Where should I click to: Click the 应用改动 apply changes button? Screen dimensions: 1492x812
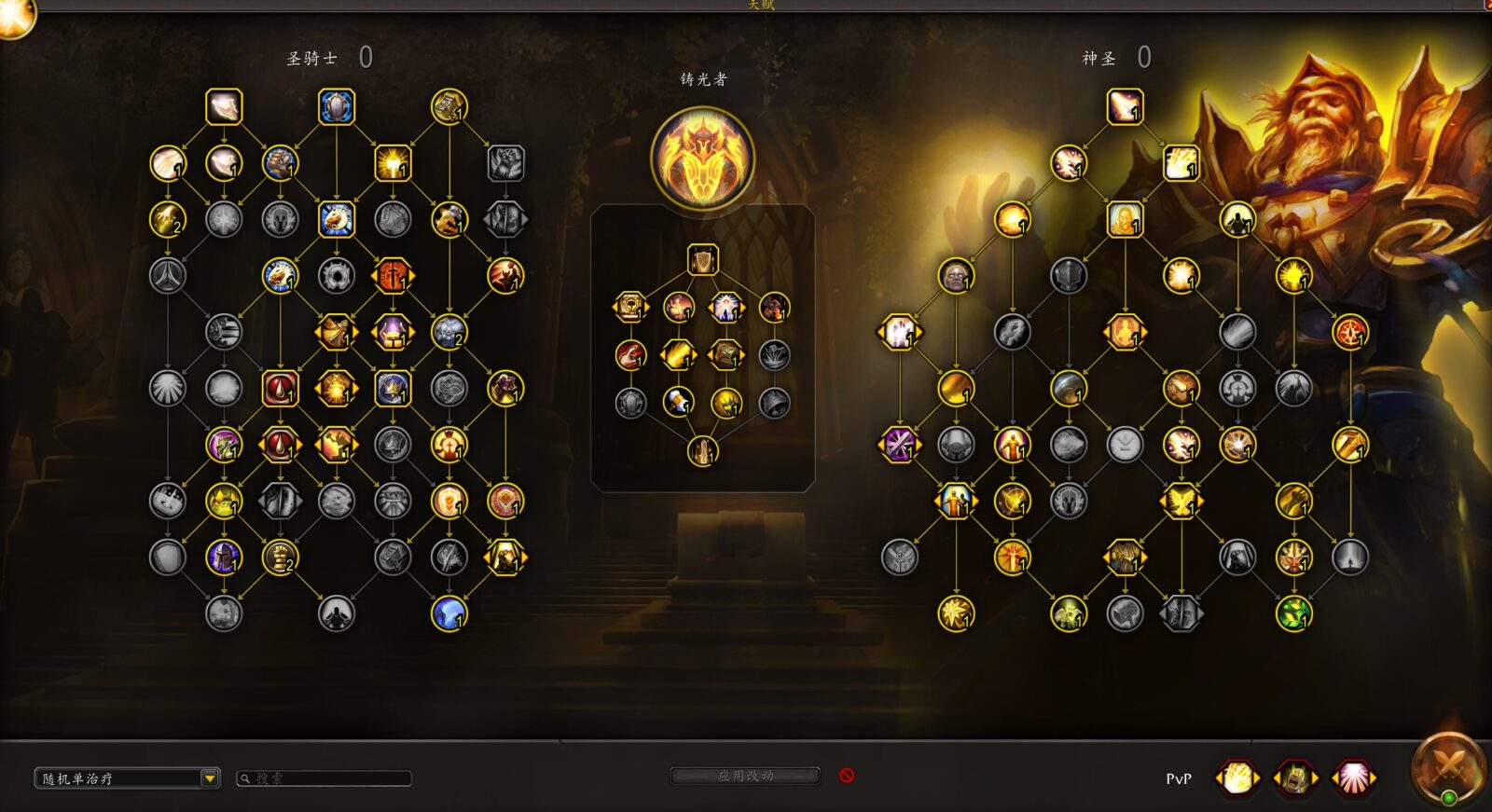745,776
